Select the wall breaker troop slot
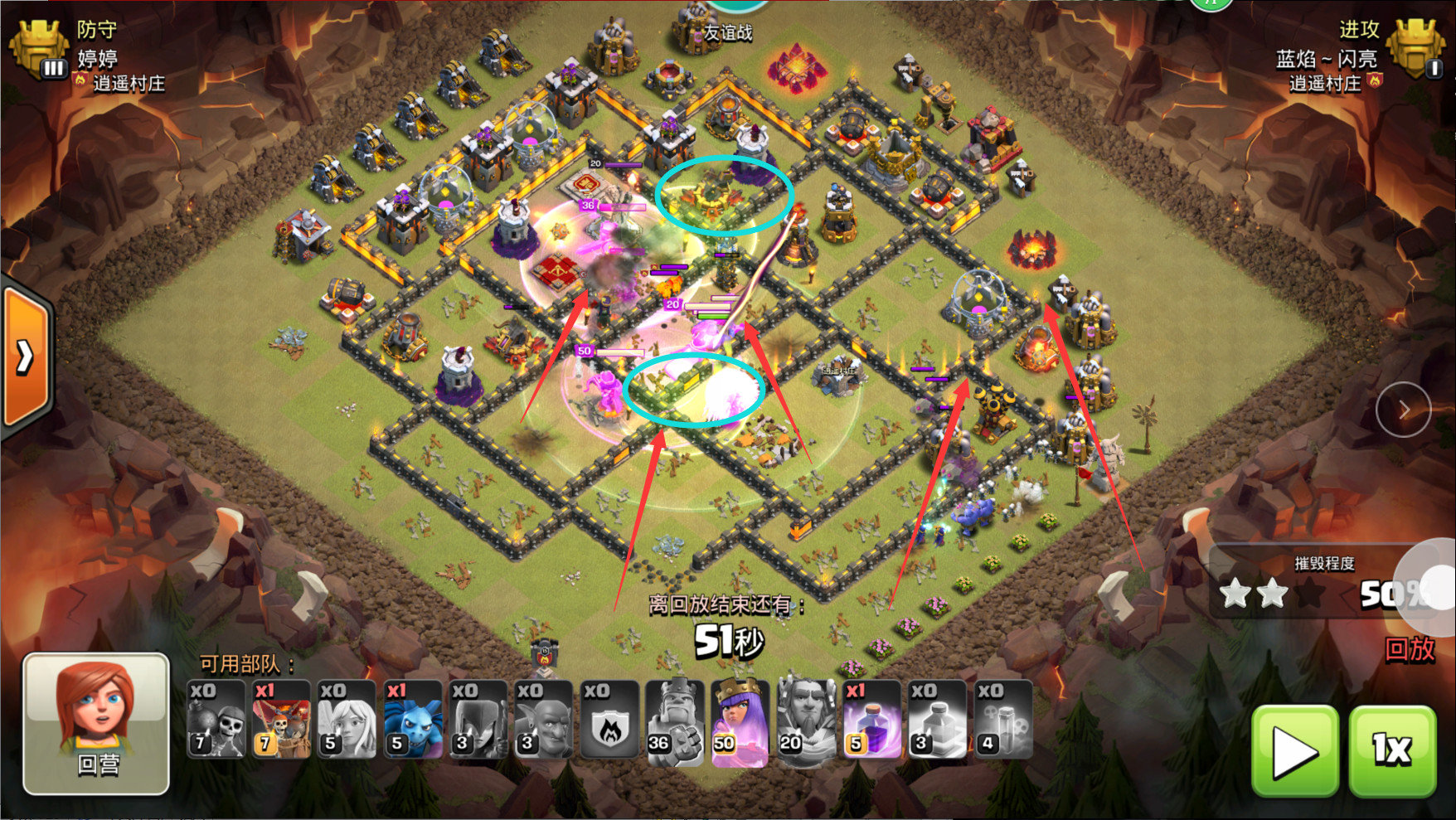 click(216, 720)
